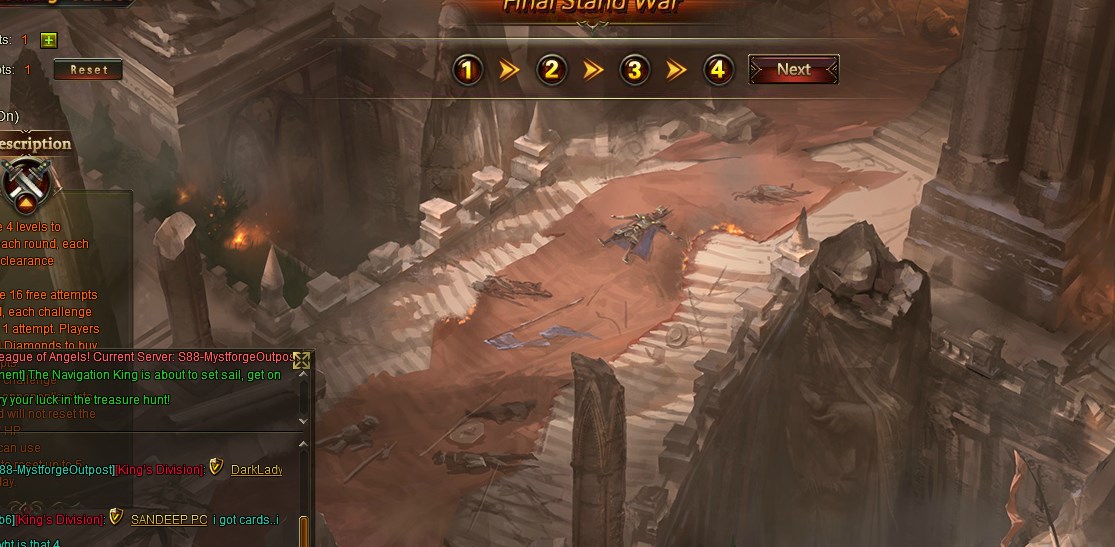Add attempts with the green plus button

coord(49,40)
